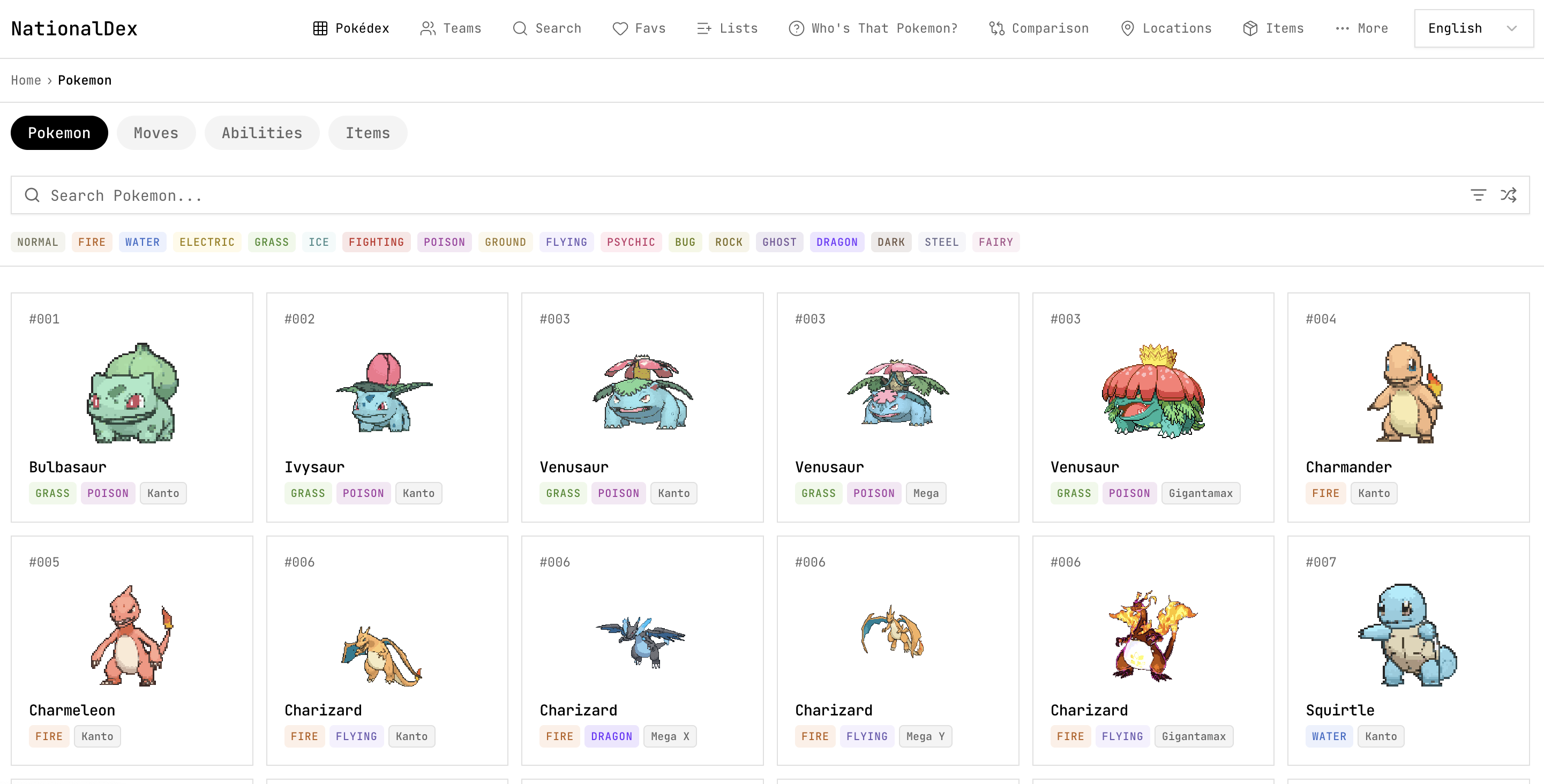Click the NationalDex logo
The width and height of the screenshot is (1544, 784).
point(74,27)
